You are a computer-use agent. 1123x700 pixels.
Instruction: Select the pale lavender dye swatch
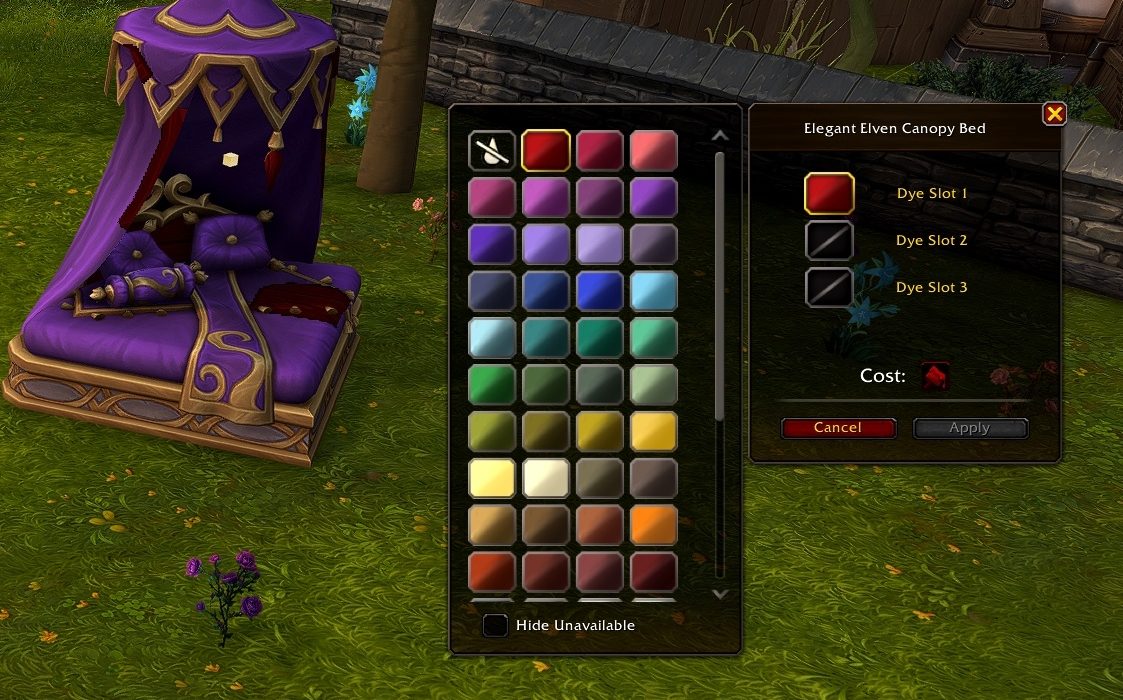pyautogui.click(x=600, y=244)
